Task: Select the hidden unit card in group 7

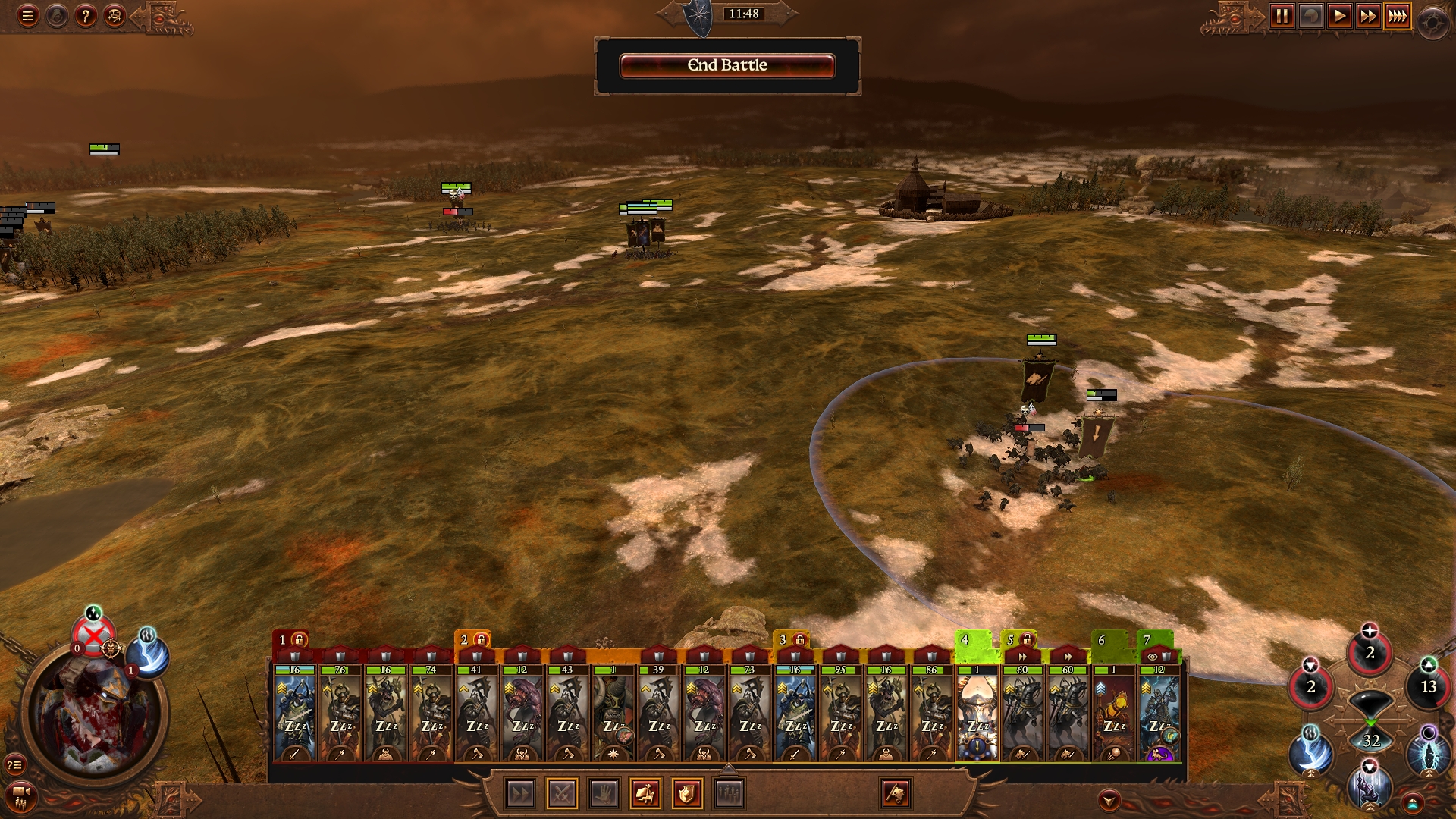Action: point(1159,713)
